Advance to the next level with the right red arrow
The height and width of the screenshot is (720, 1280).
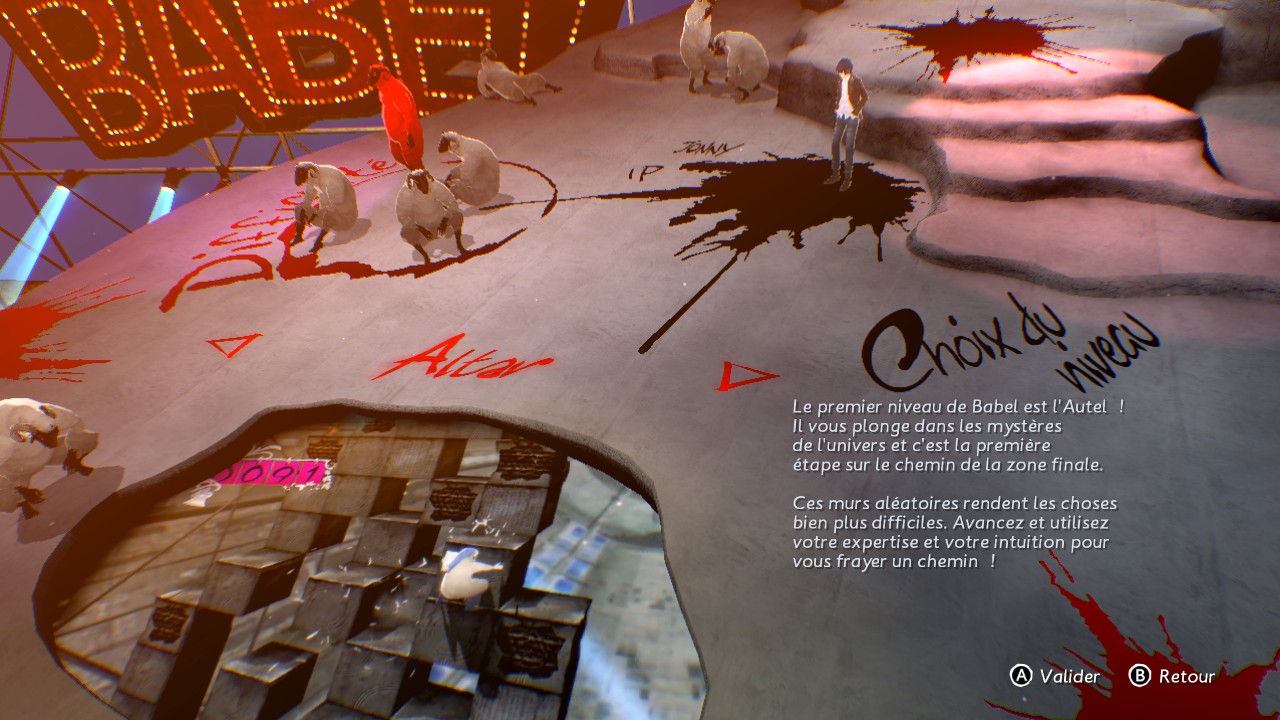coord(744,377)
